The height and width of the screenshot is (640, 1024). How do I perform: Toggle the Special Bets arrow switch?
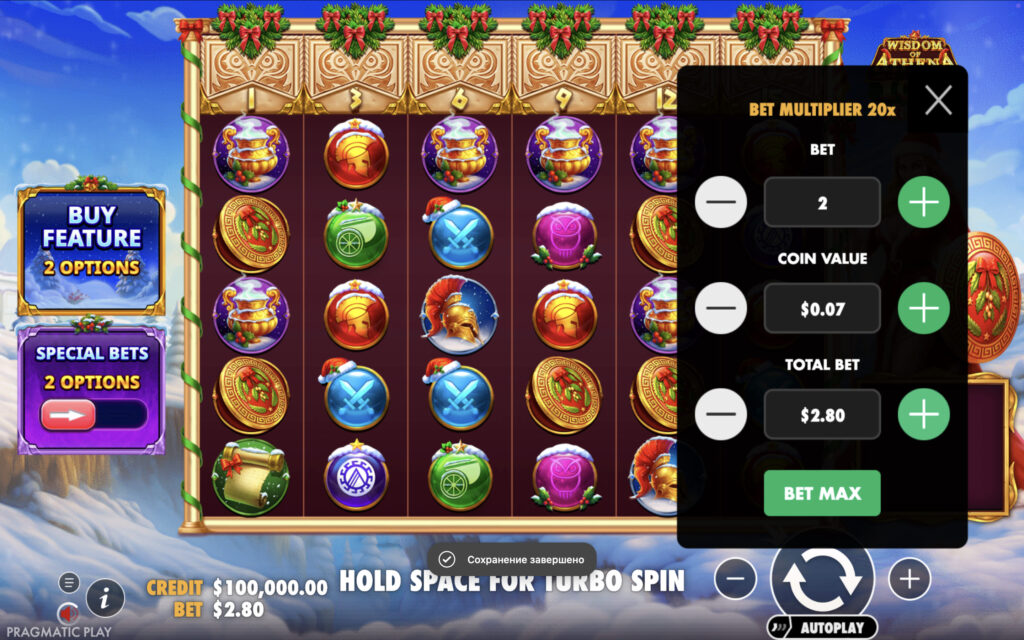[69, 414]
